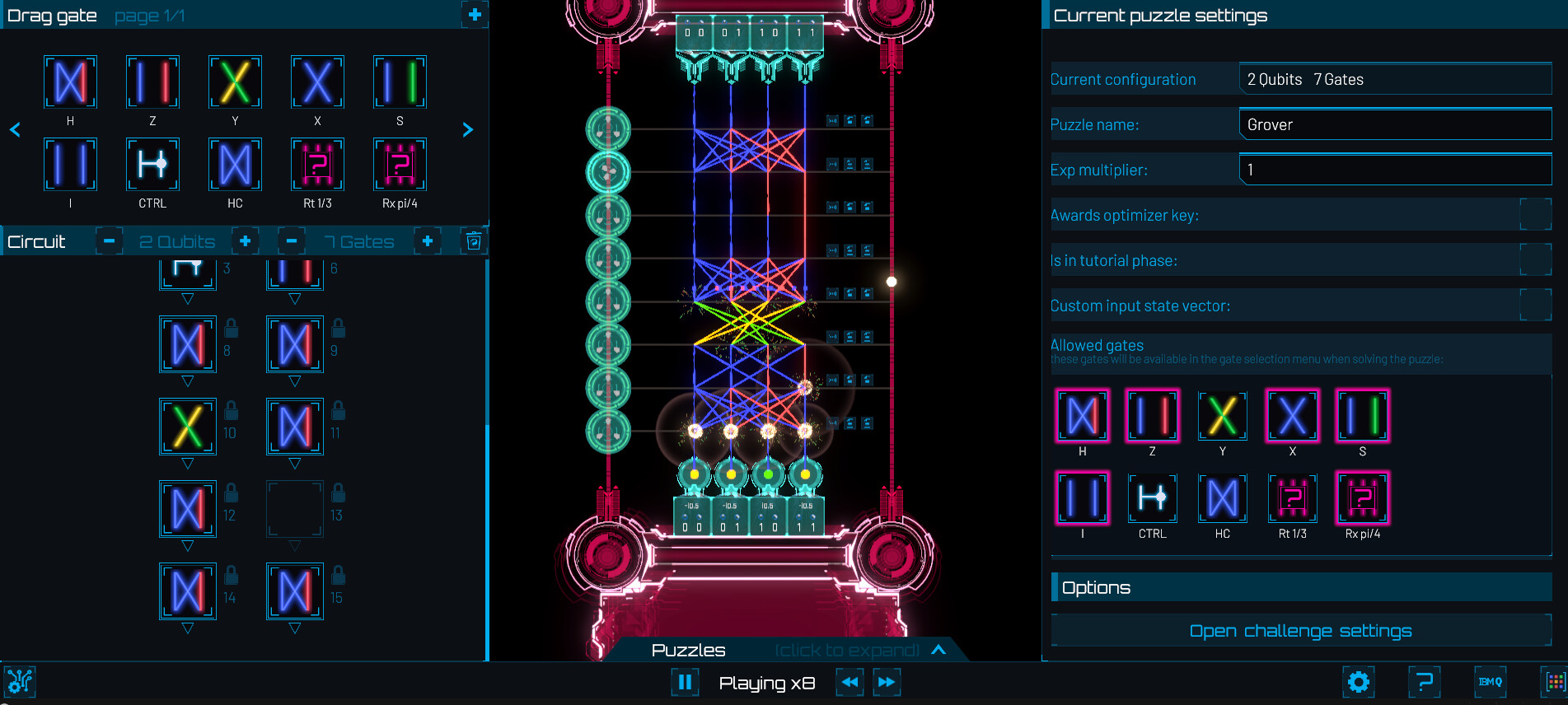This screenshot has width=1568, height=705.
Task: Select the H gate in the Drag gate panel
Action: coord(70,82)
